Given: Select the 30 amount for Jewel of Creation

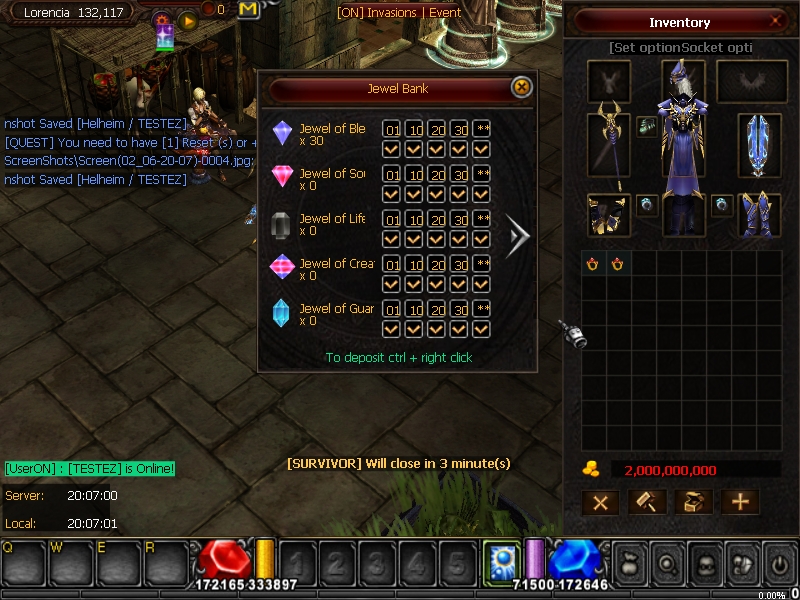Looking at the screenshot, I should click(460, 265).
